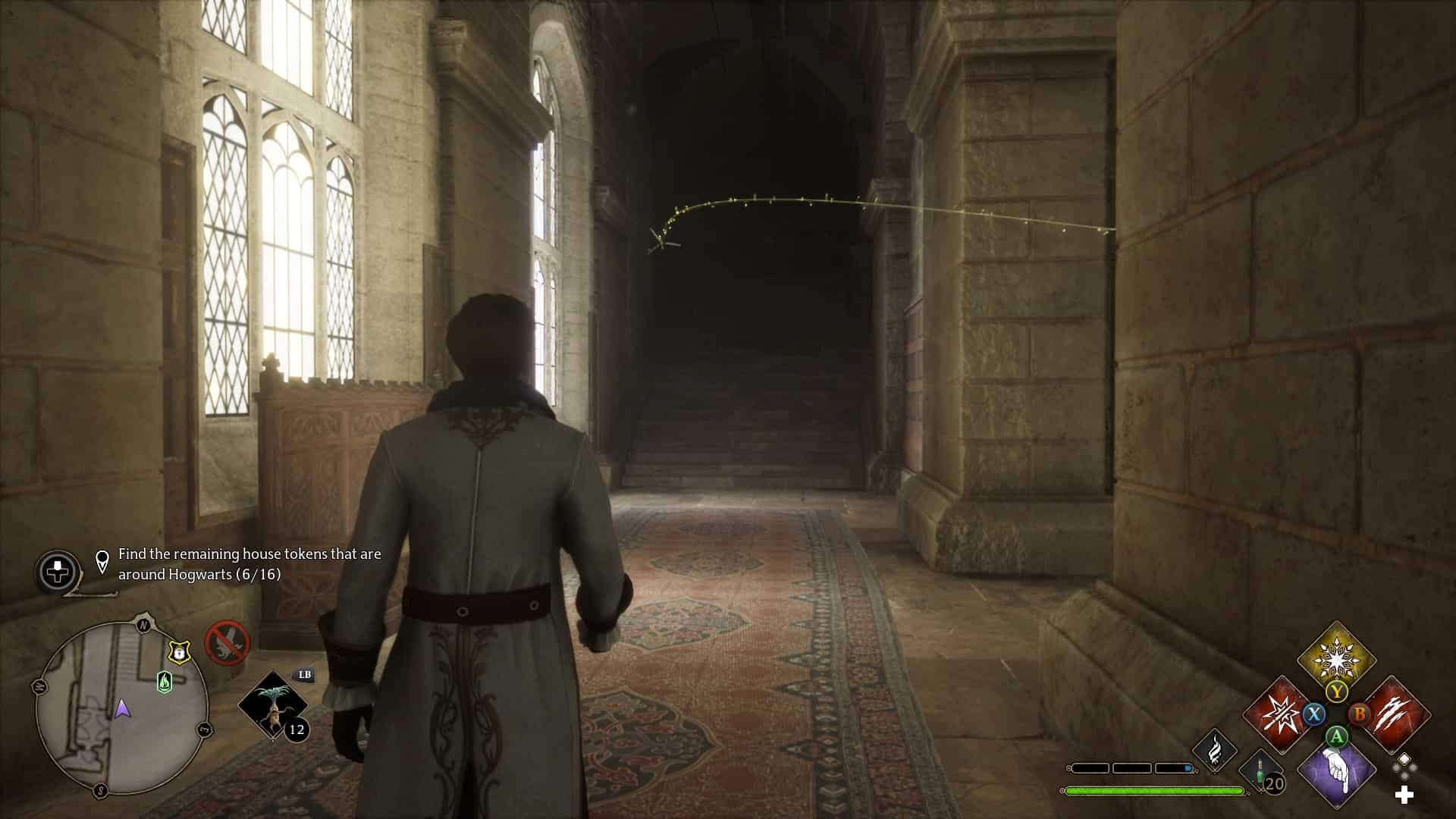Use the green Wiggenweld potion slot
Screen dimensions: 1456x819
(1262, 772)
